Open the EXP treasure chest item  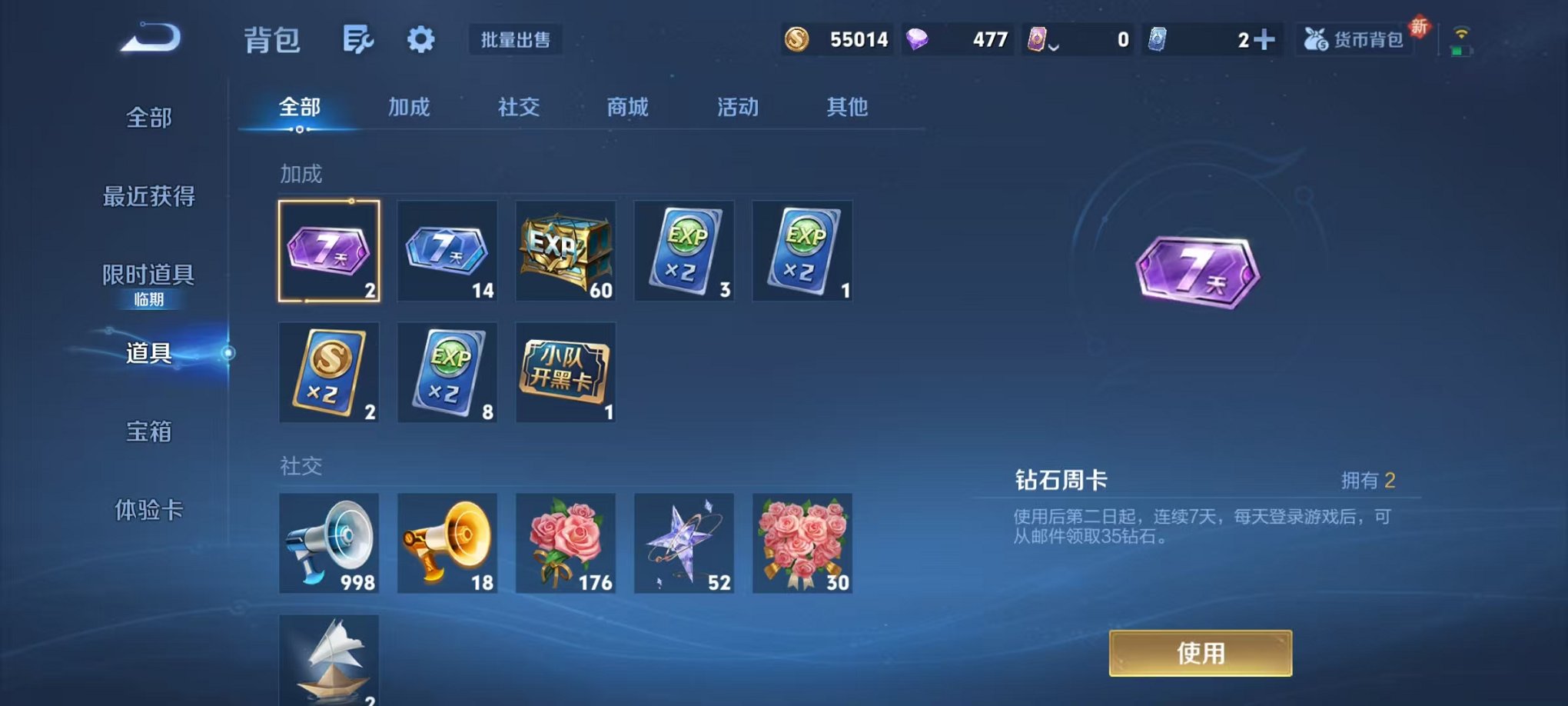coord(565,250)
